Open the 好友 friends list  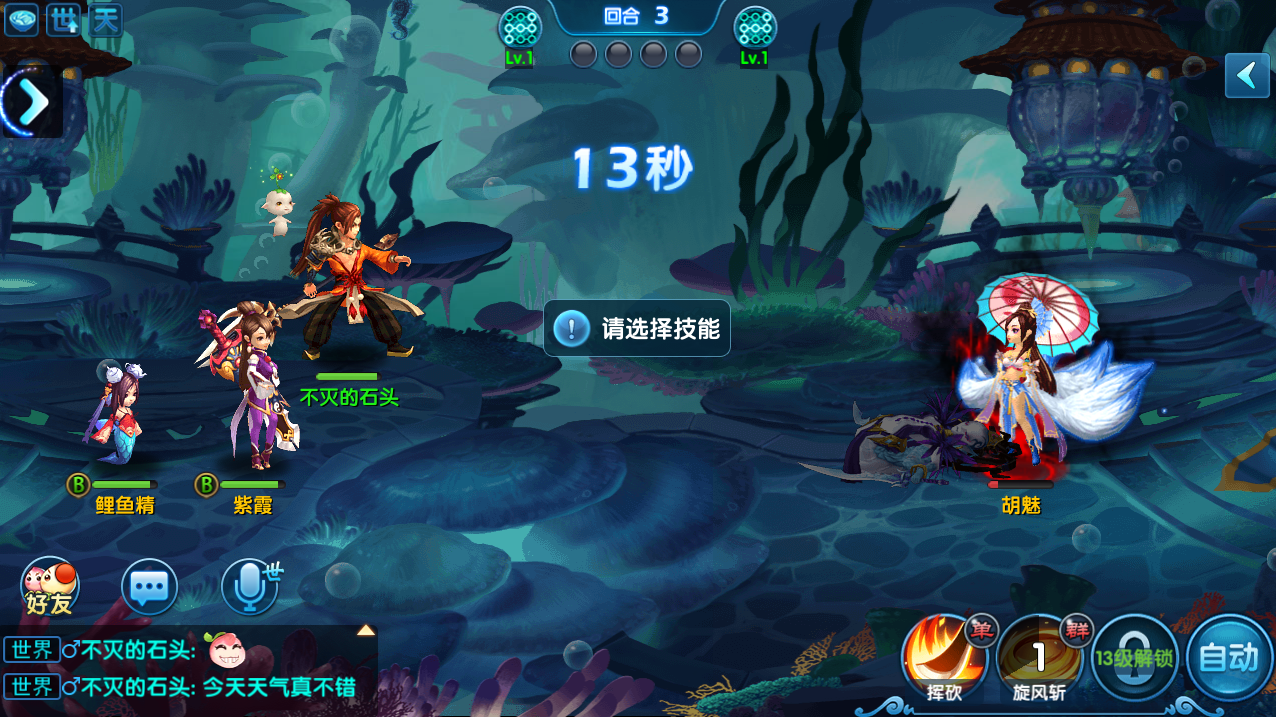click(x=50, y=587)
